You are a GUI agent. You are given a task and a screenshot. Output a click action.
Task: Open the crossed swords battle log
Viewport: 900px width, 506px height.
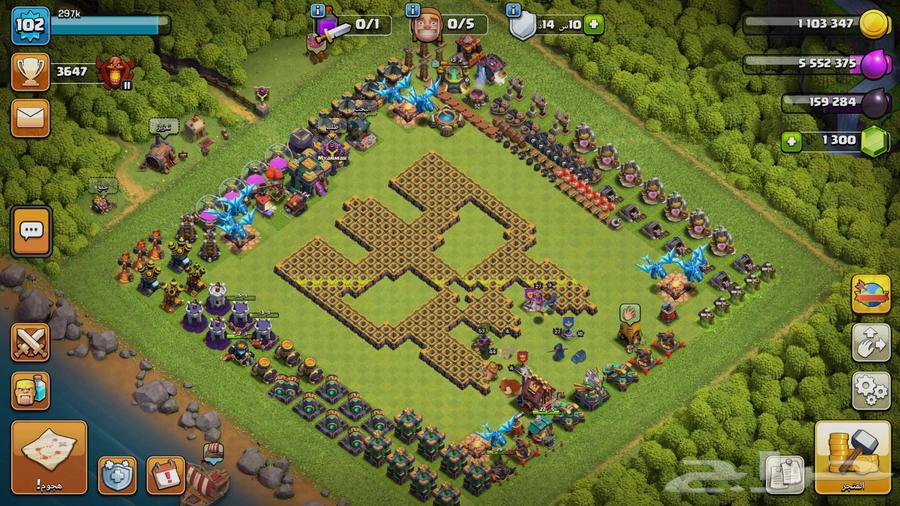31,341
